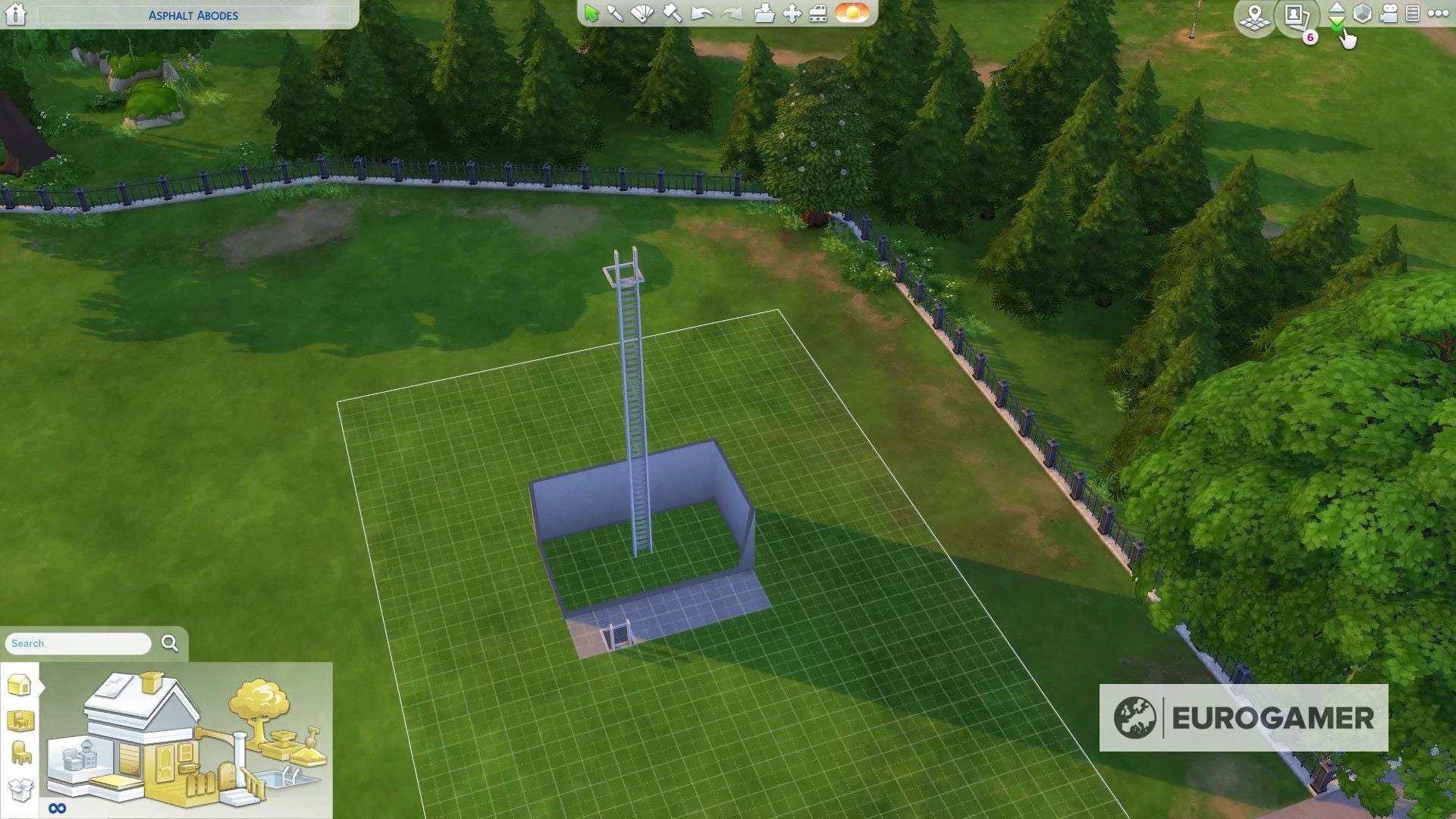Expand the more options three-dot menu

[1439, 14]
